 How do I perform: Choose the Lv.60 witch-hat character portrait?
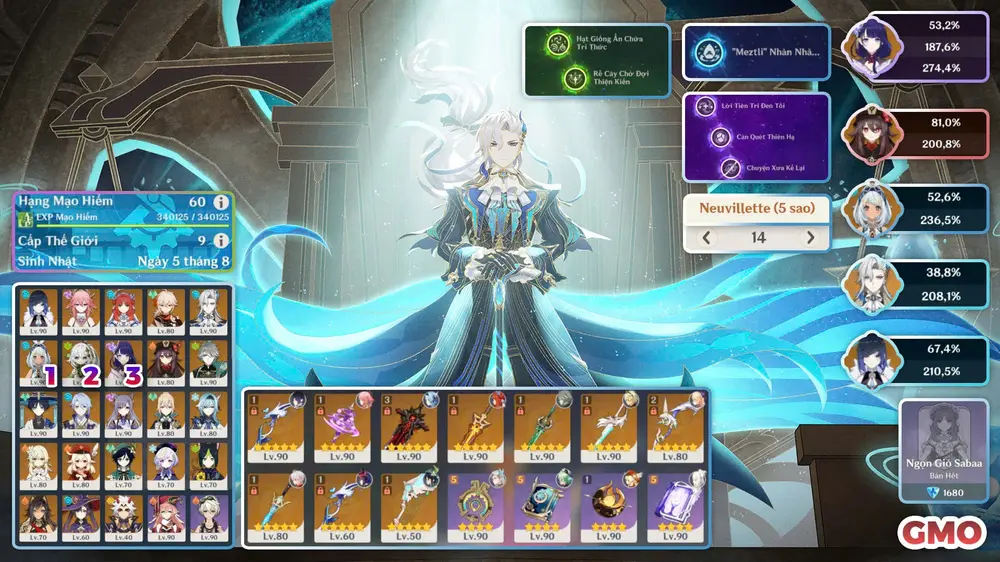(x=81, y=518)
